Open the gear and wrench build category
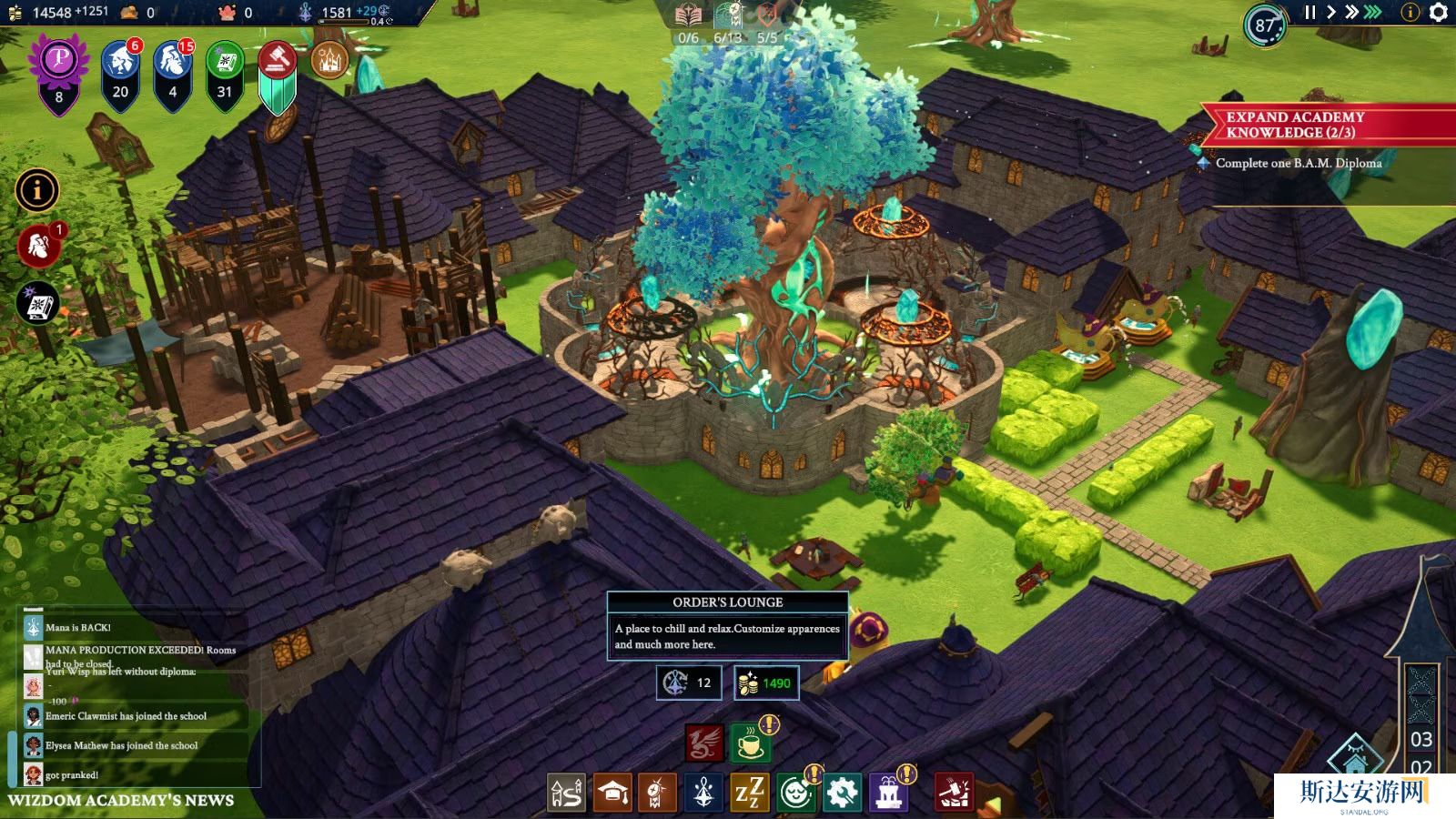This screenshot has width=1456, height=819. [842, 794]
